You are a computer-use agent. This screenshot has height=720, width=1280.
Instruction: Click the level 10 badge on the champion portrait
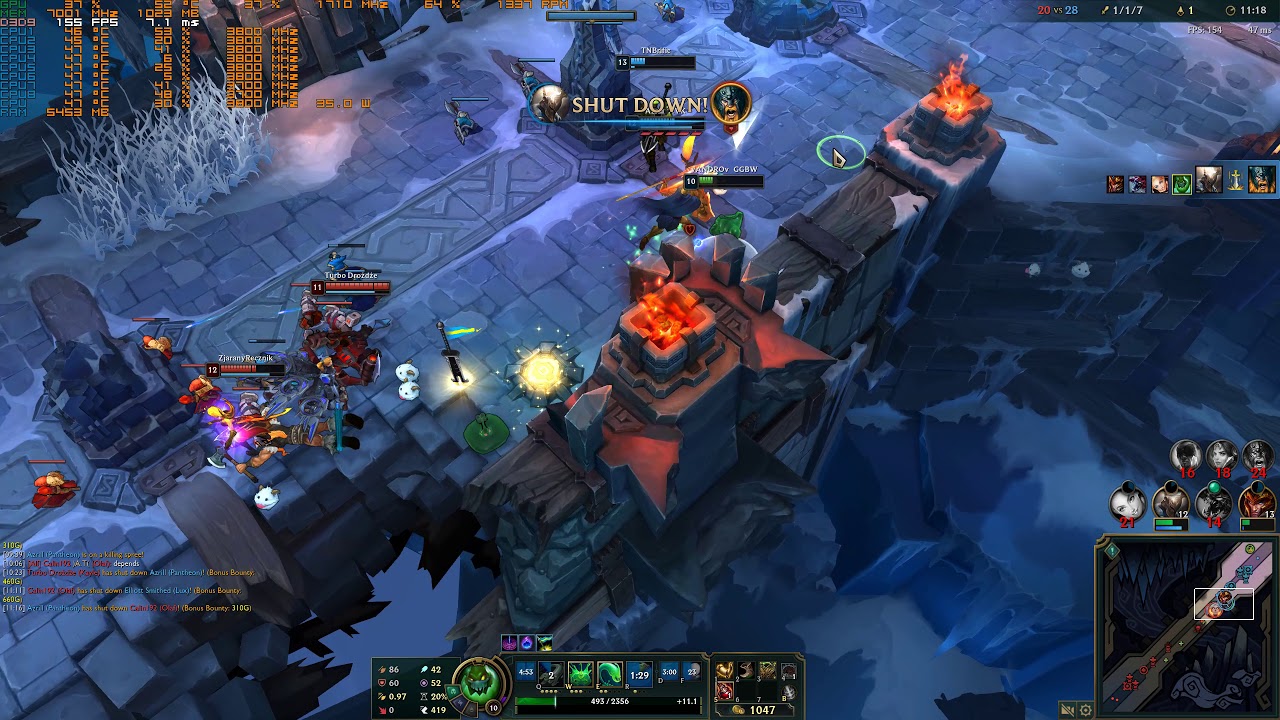click(492, 706)
